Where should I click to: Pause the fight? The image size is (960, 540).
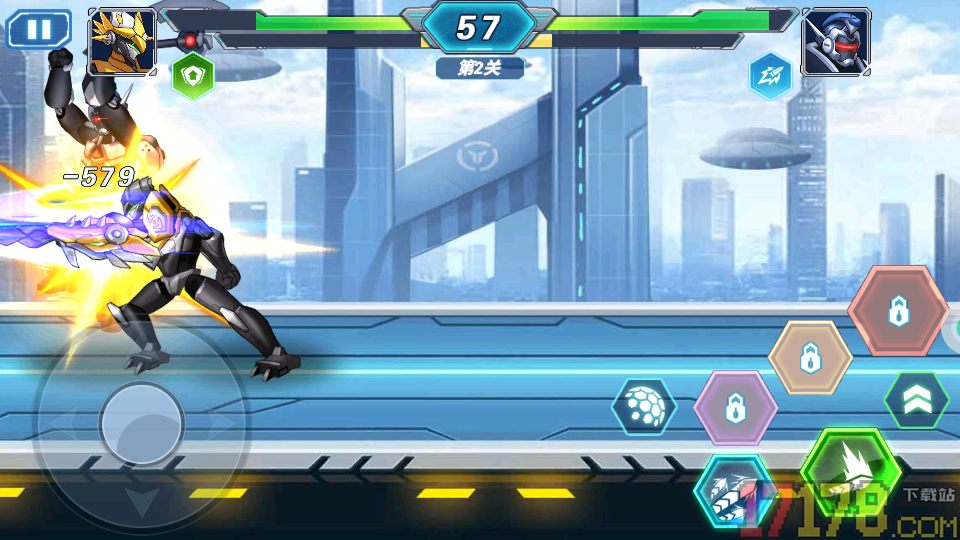39,29
